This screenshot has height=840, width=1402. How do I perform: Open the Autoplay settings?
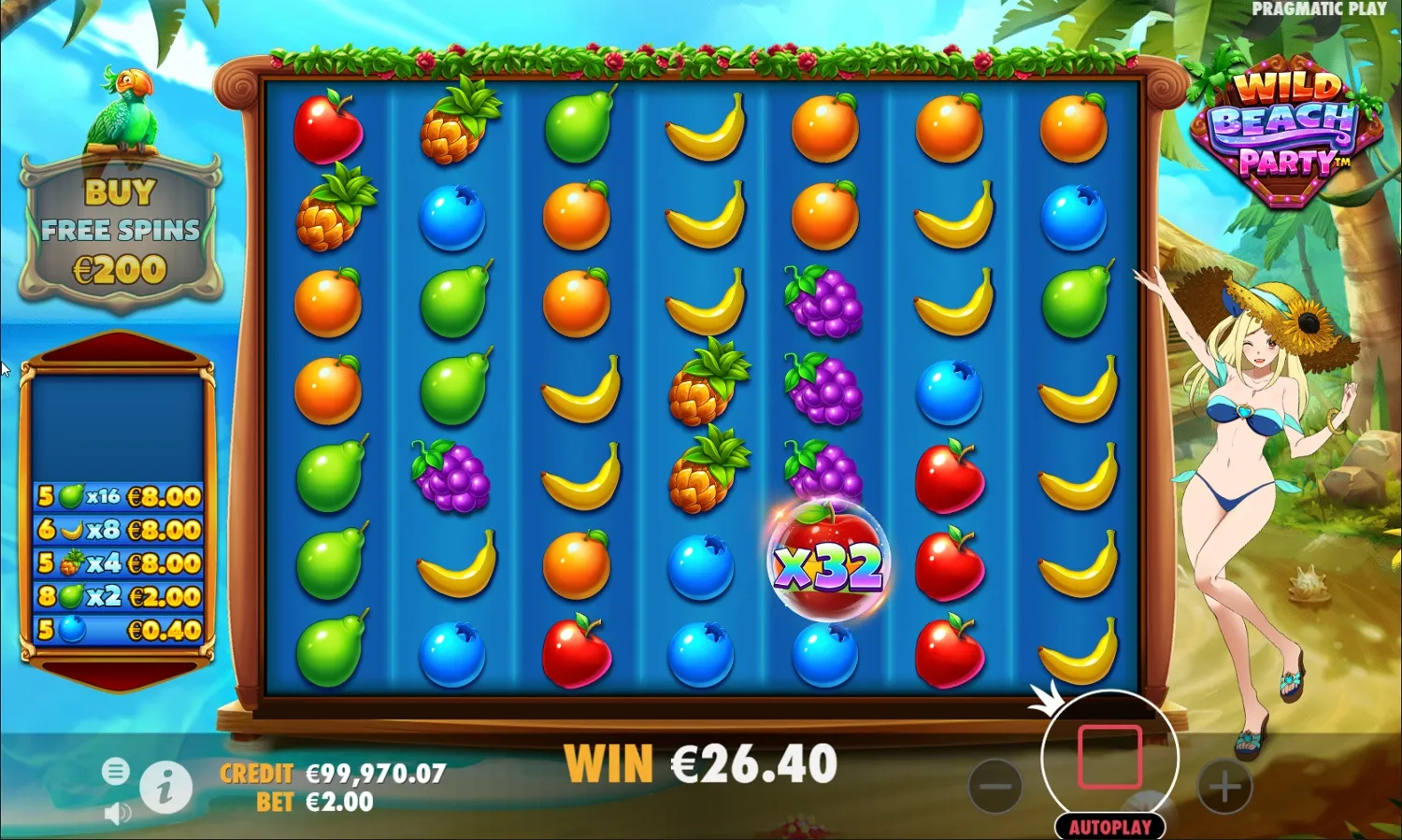tap(1111, 827)
